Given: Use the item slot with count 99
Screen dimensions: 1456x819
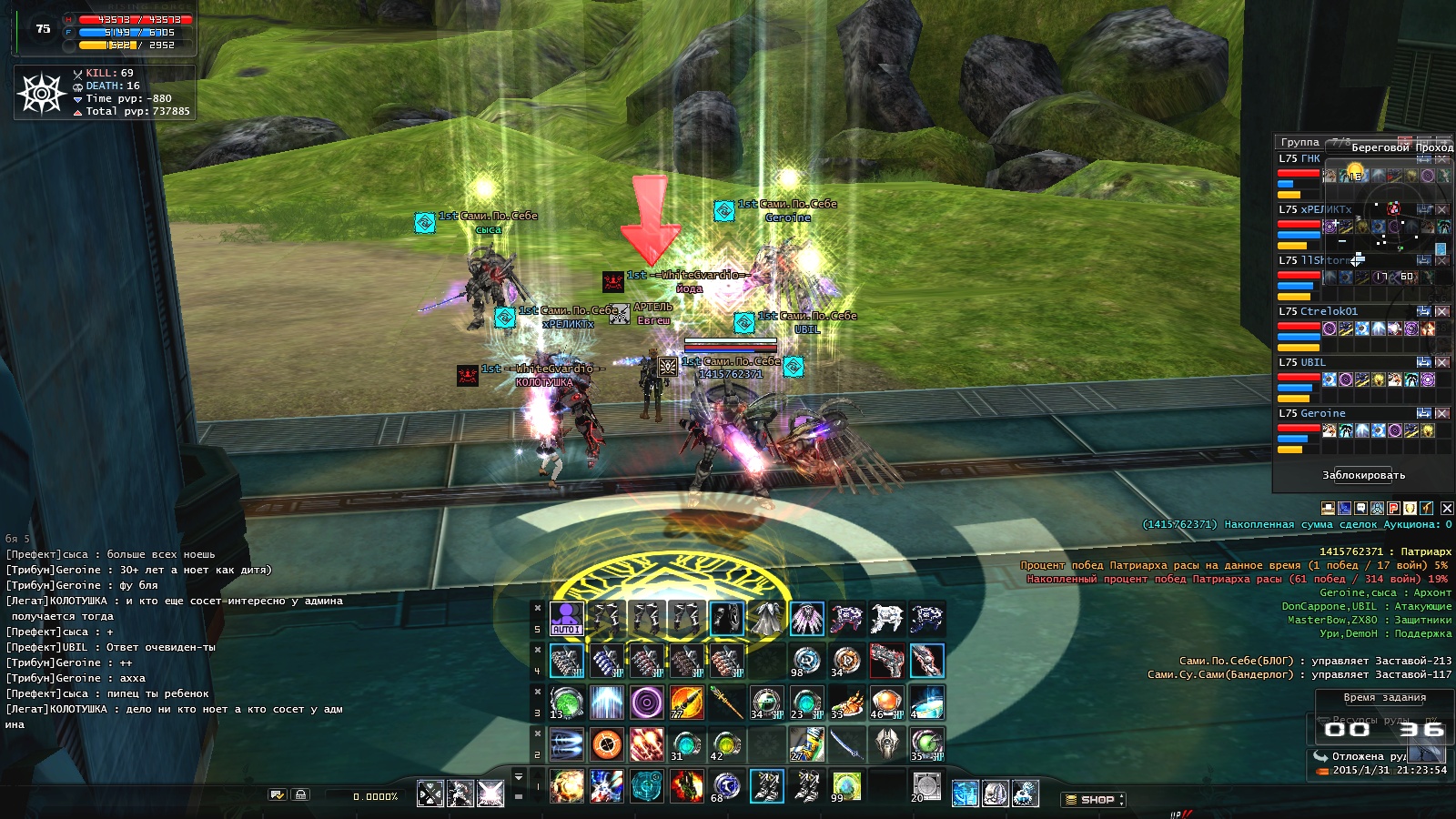Looking at the screenshot, I should (846, 786).
